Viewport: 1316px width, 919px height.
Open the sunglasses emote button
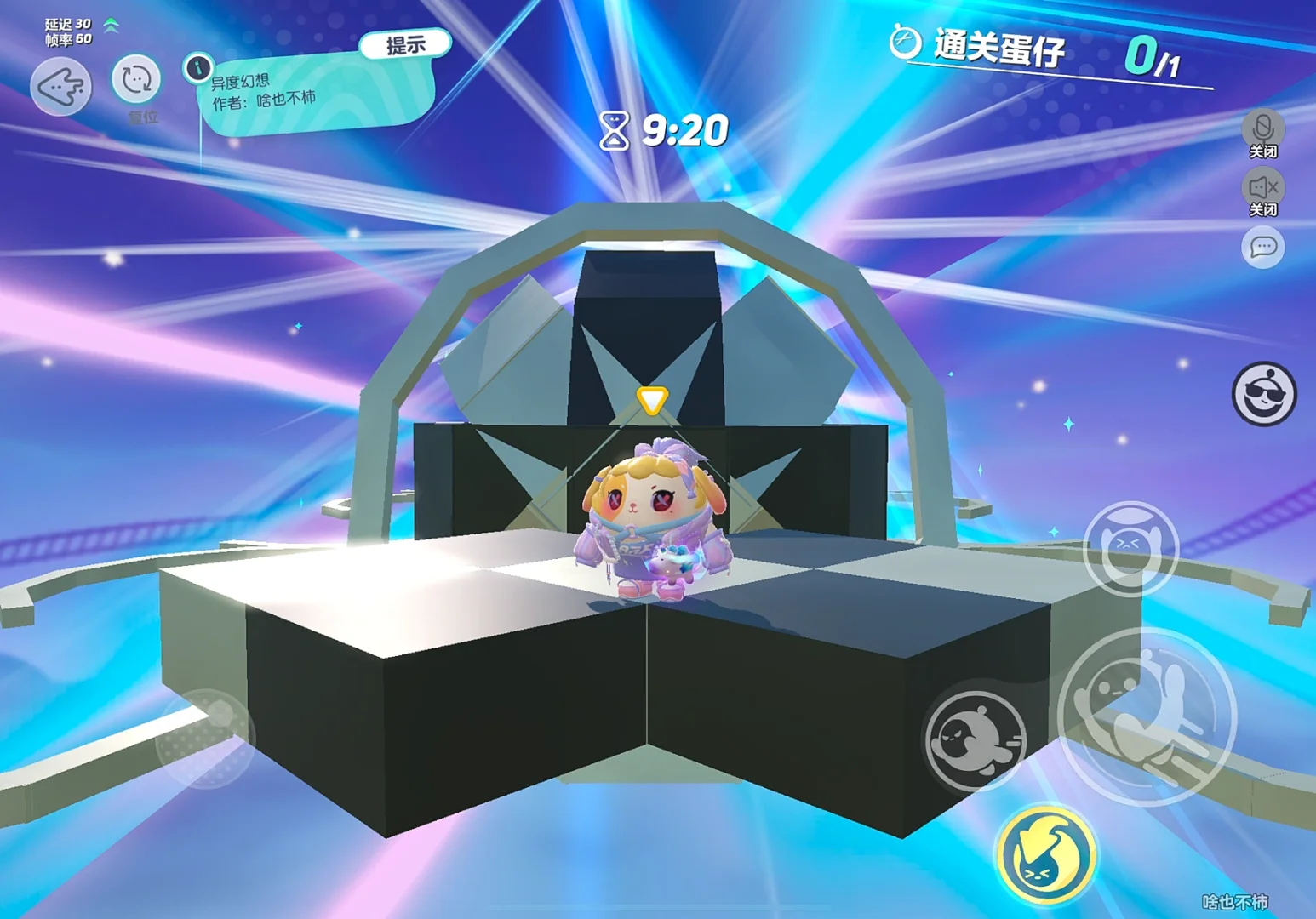pyautogui.click(x=1264, y=394)
